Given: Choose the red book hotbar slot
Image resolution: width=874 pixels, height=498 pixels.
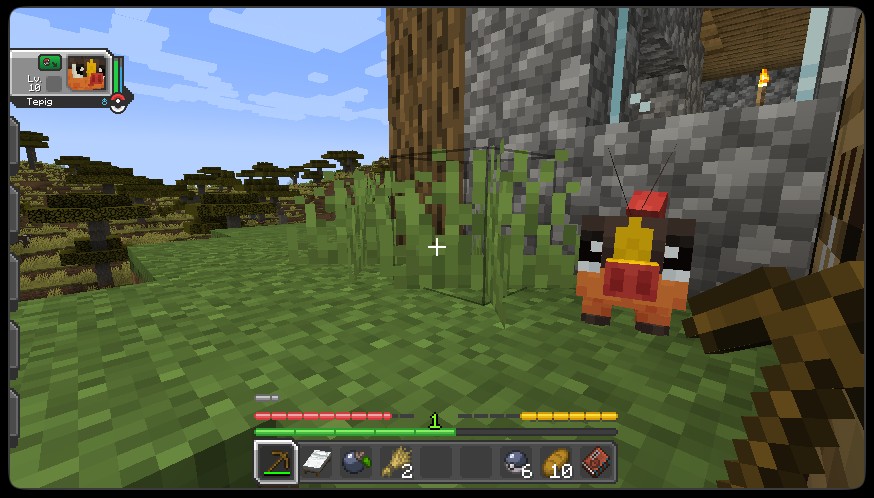Looking at the screenshot, I should pyautogui.click(x=596, y=462).
